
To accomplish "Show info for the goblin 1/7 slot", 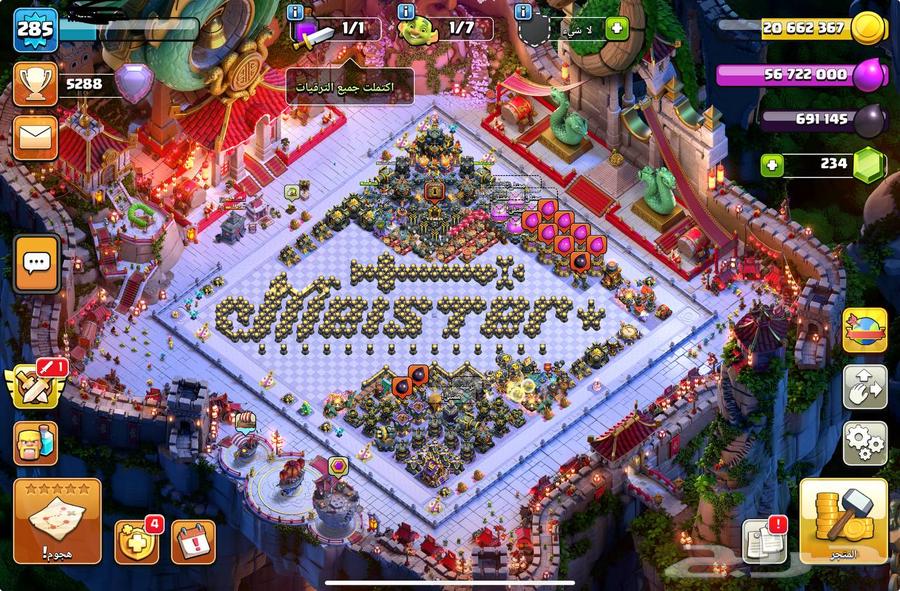I will pyautogui.click(x=405, y=12).
